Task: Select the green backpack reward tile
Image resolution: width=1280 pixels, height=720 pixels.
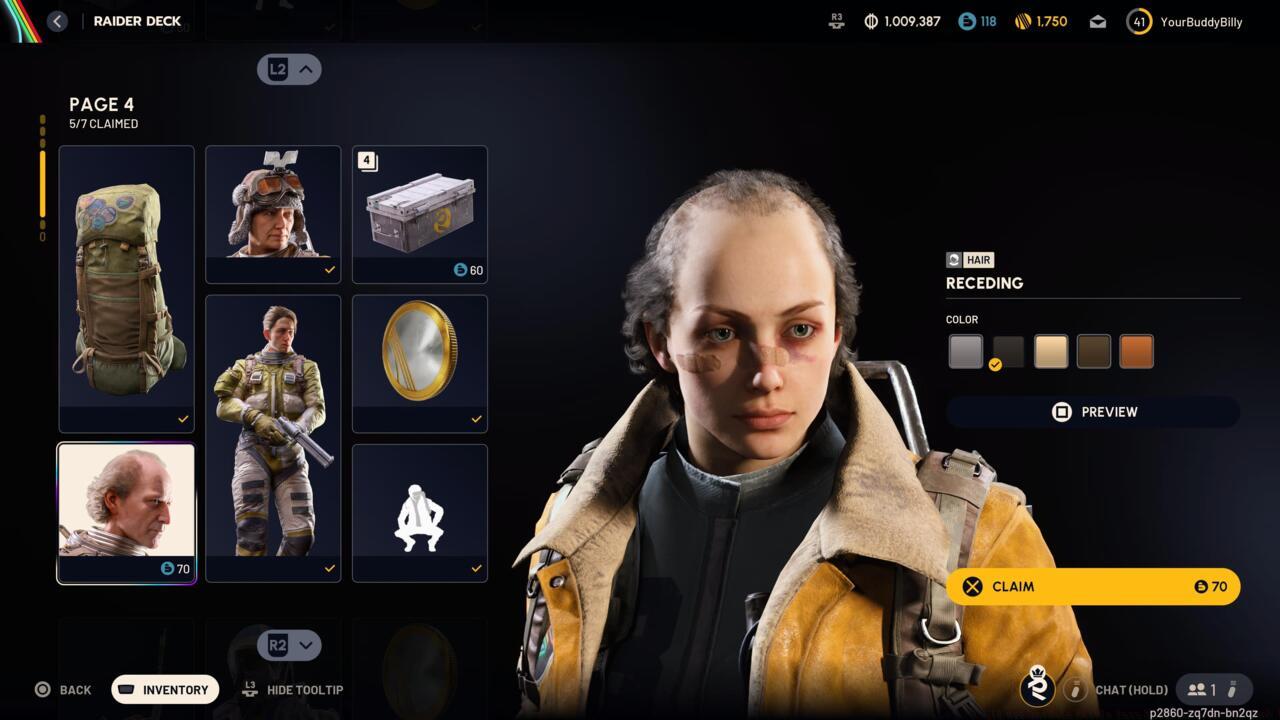Action: coord(126,289)
